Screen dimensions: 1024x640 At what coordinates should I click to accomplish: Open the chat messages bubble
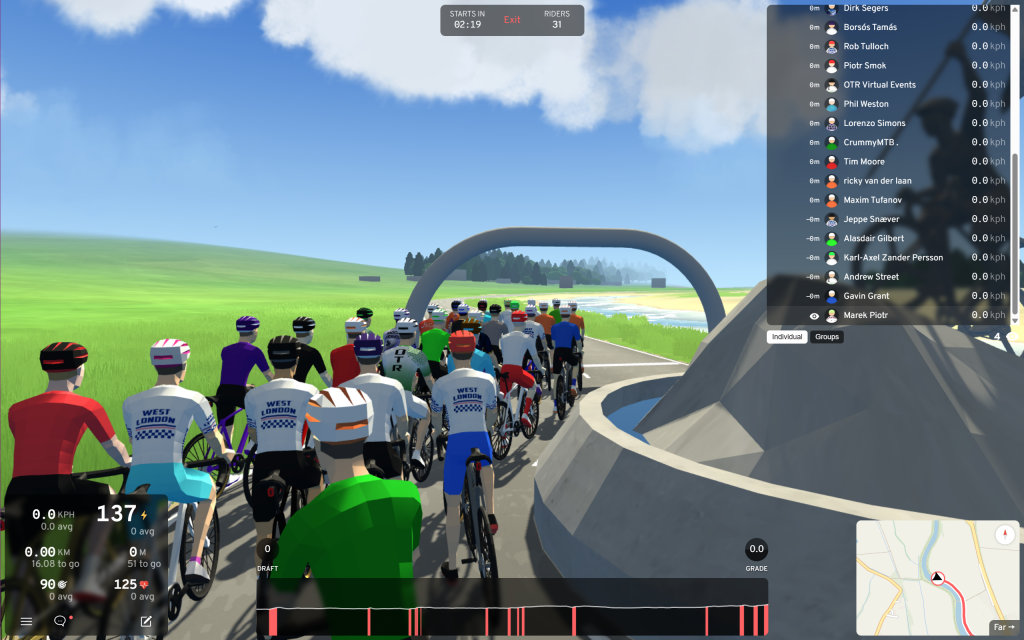pyautogui.click(x=59, y=621)
